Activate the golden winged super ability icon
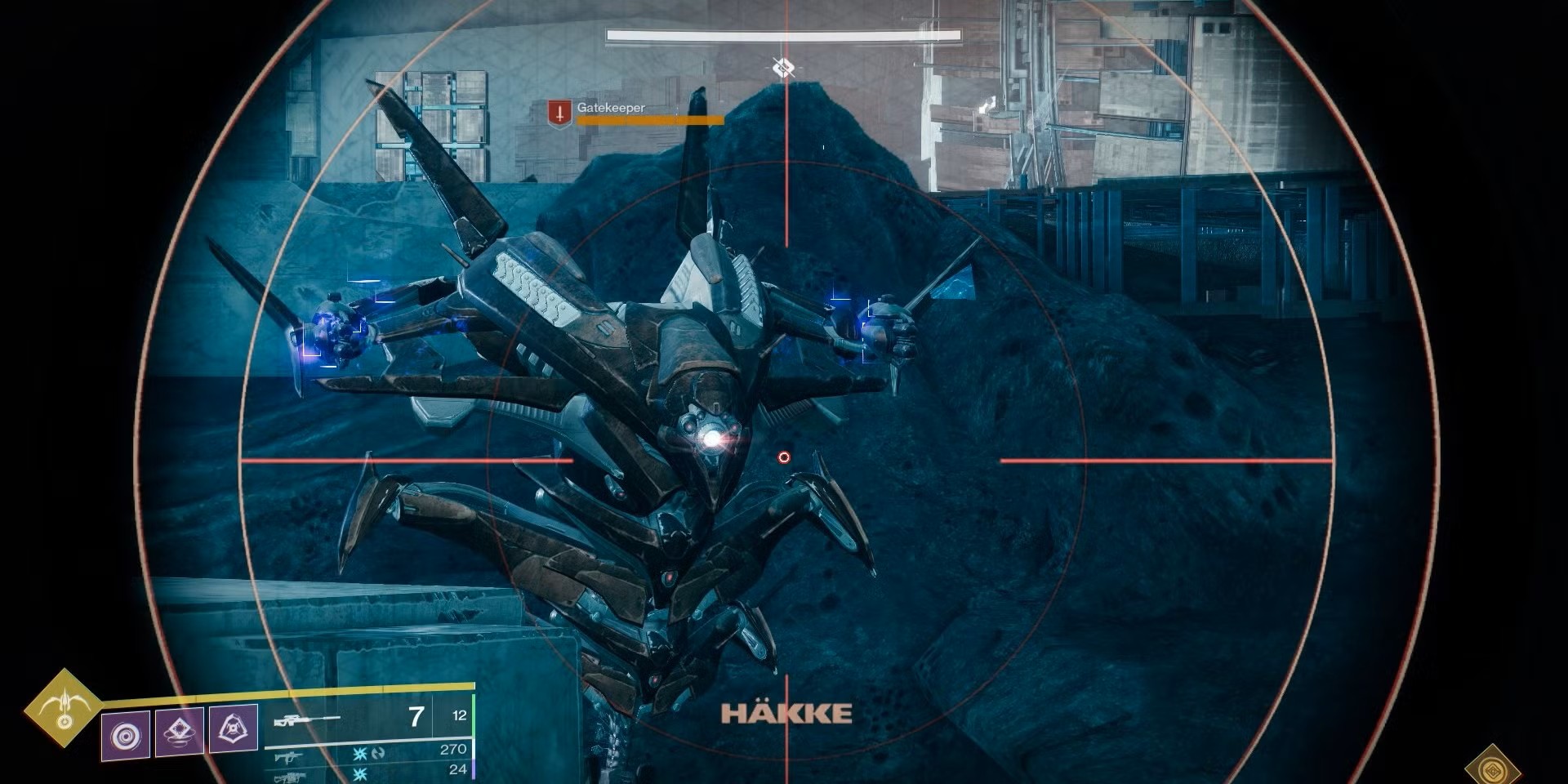The image size is (1568, 784). tap(64, 707)
